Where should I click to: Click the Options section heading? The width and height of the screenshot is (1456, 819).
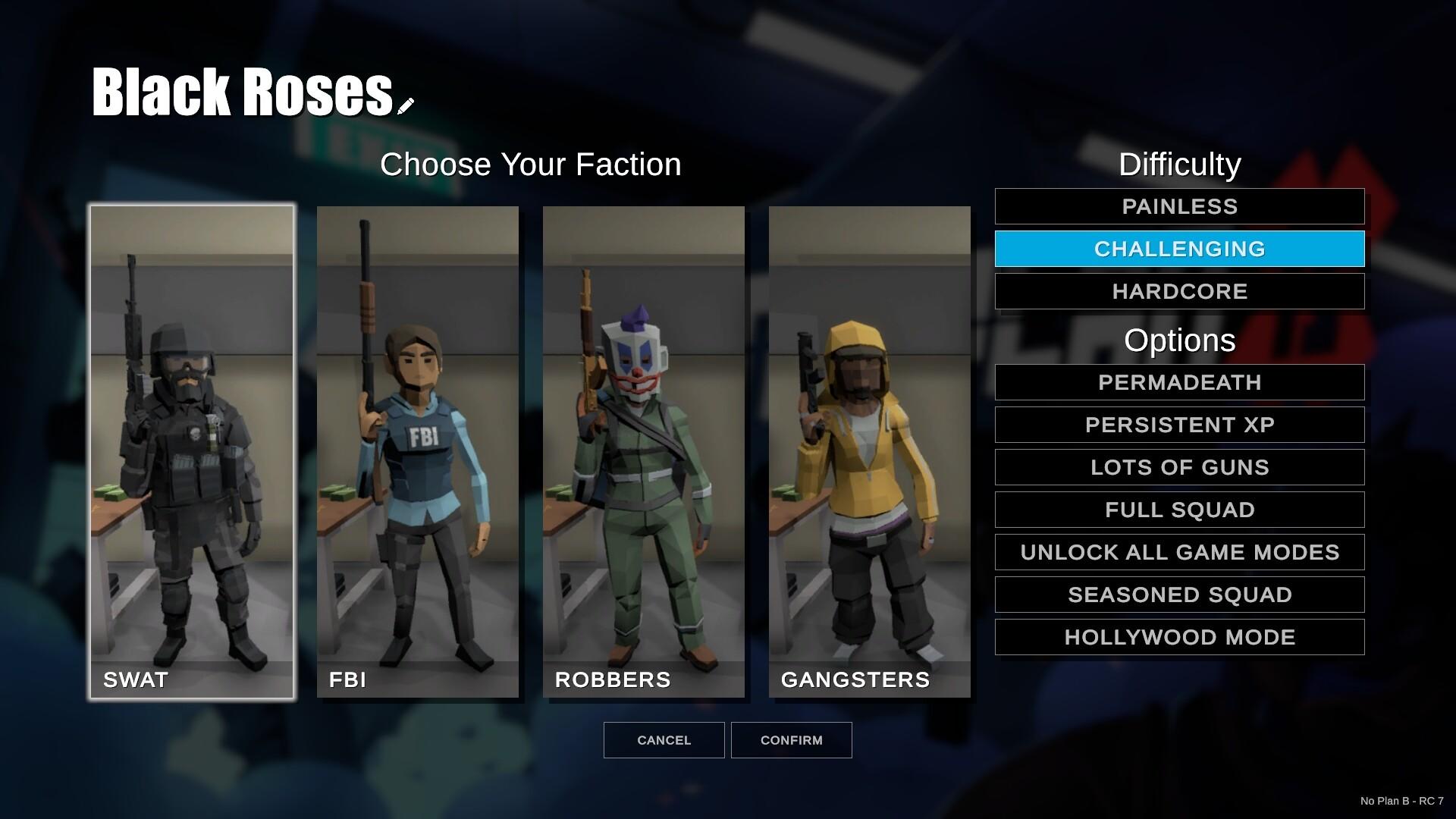pos(1178,340)
